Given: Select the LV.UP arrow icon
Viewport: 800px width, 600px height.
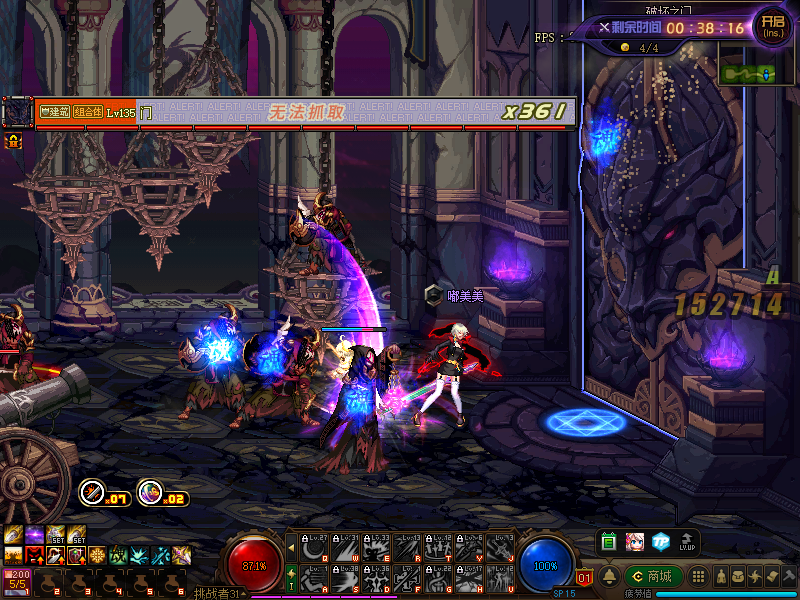Looking at the screenshot, I should click(687, 541).
